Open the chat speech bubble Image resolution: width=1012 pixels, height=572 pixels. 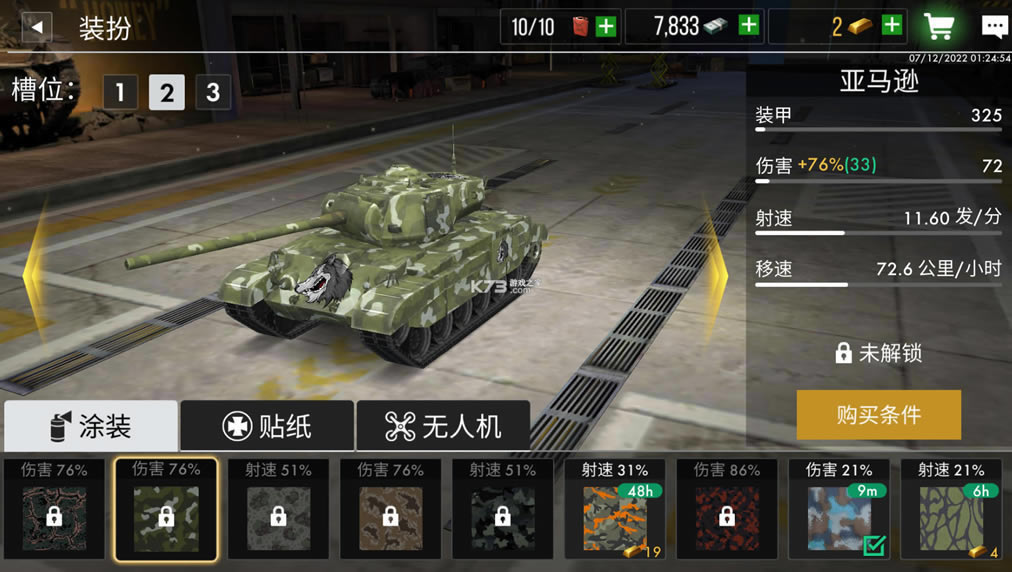(x=994, y=27)
